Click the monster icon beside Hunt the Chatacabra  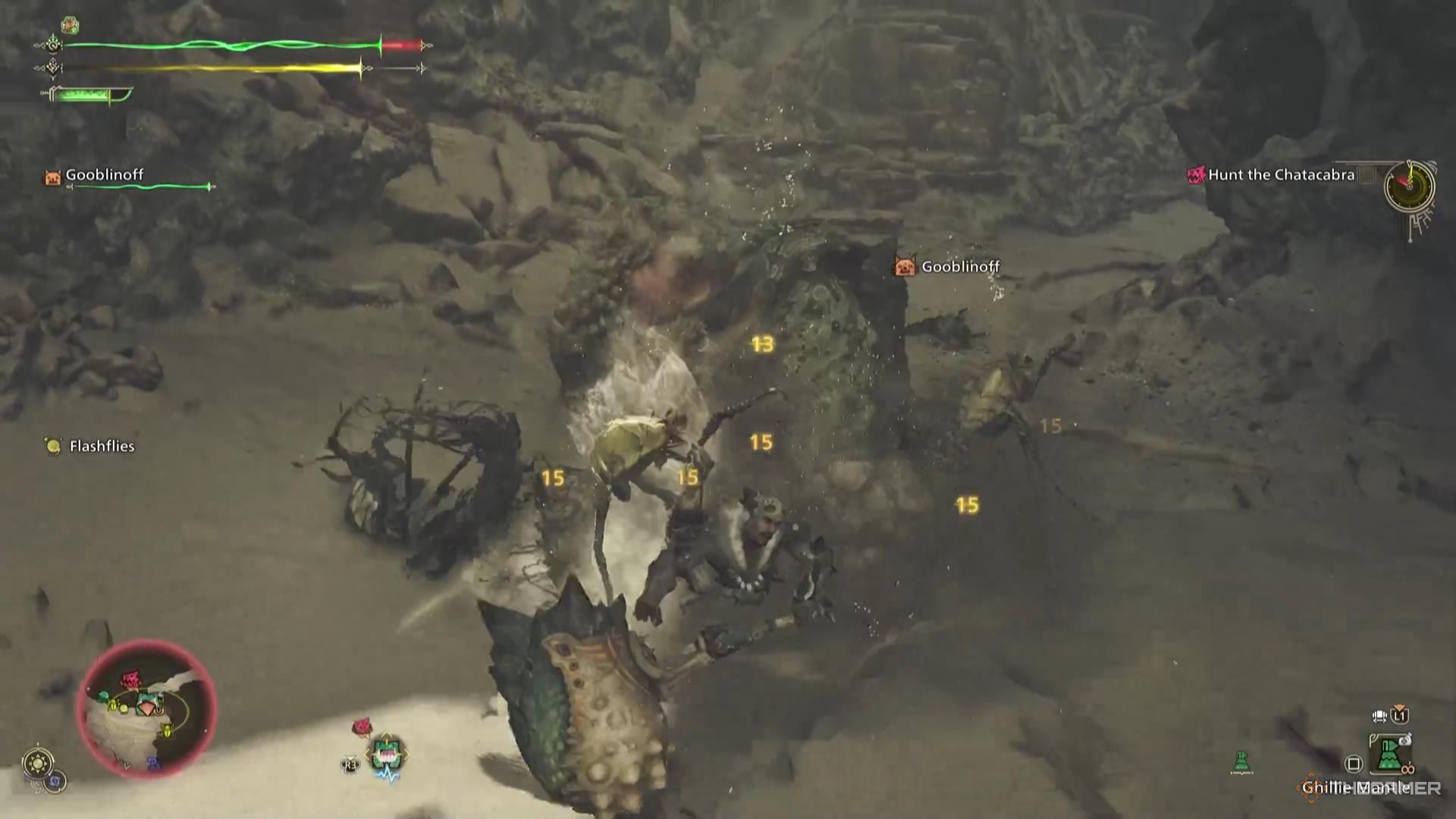click(1197, 174)
